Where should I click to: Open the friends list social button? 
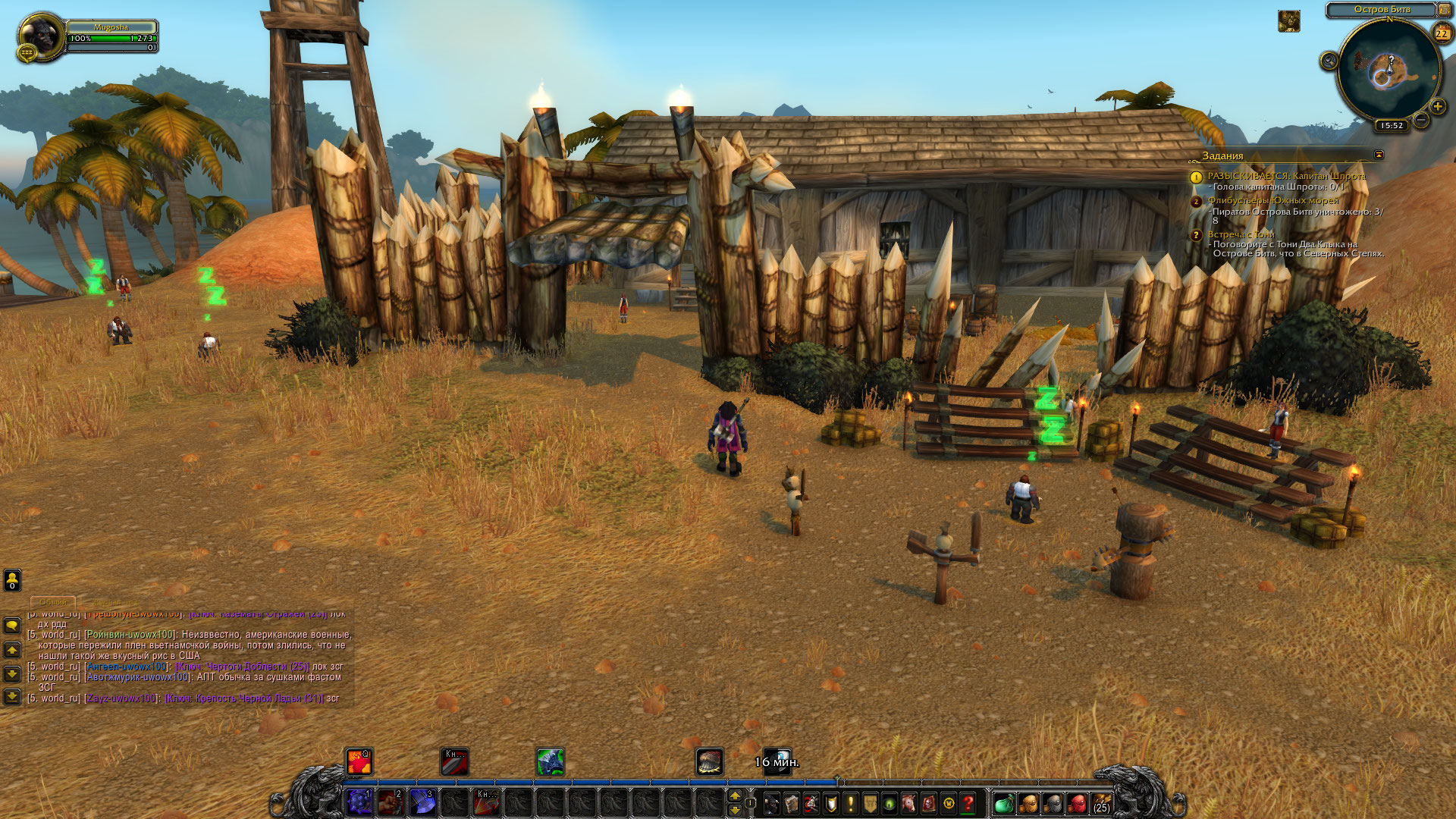click(x=12, y=580)
